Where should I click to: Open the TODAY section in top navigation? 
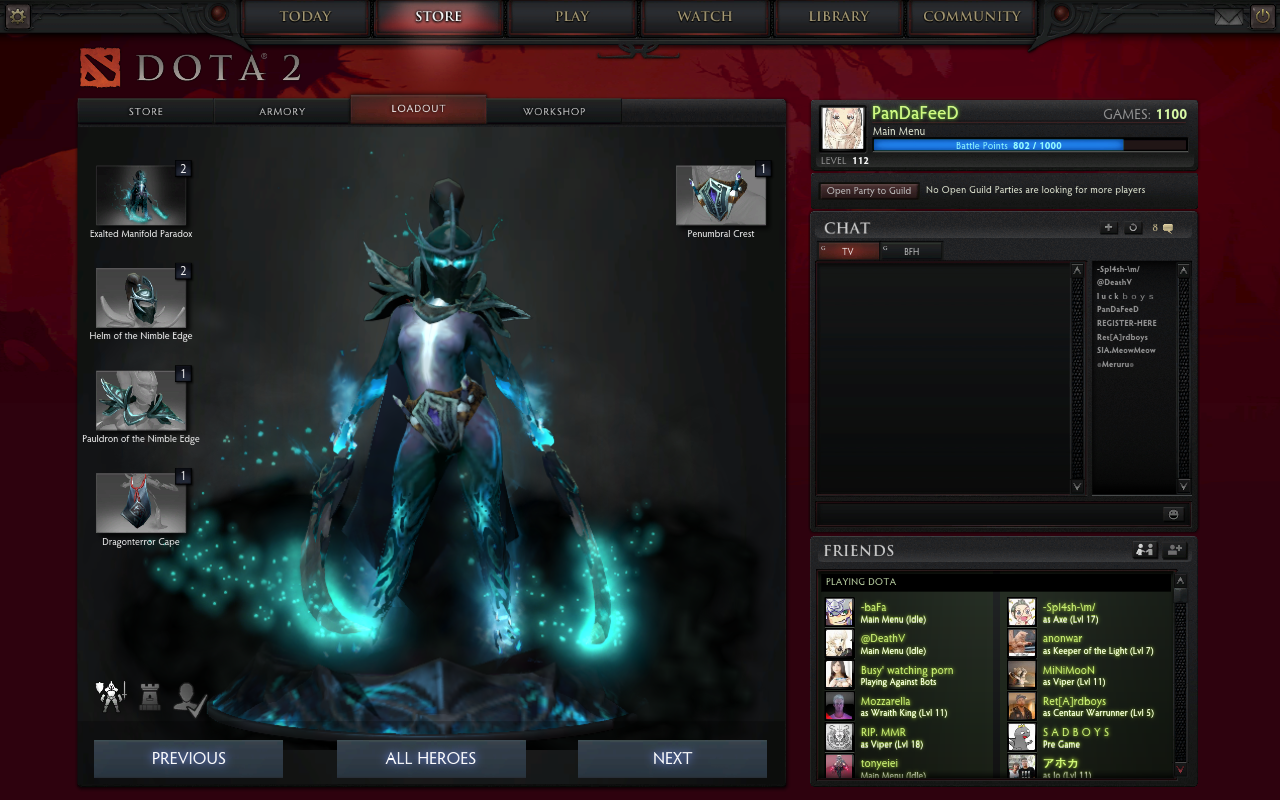(x=305, y=17)
